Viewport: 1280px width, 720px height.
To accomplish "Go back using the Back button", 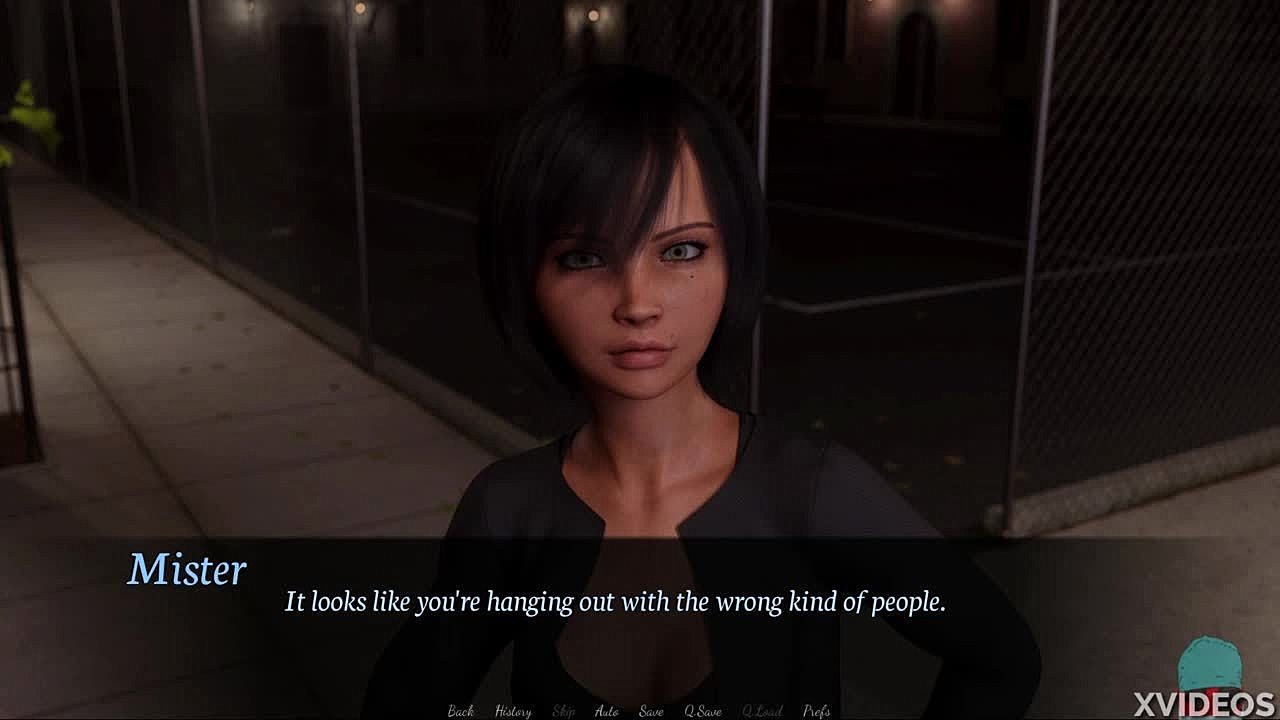I will point(461,711).
